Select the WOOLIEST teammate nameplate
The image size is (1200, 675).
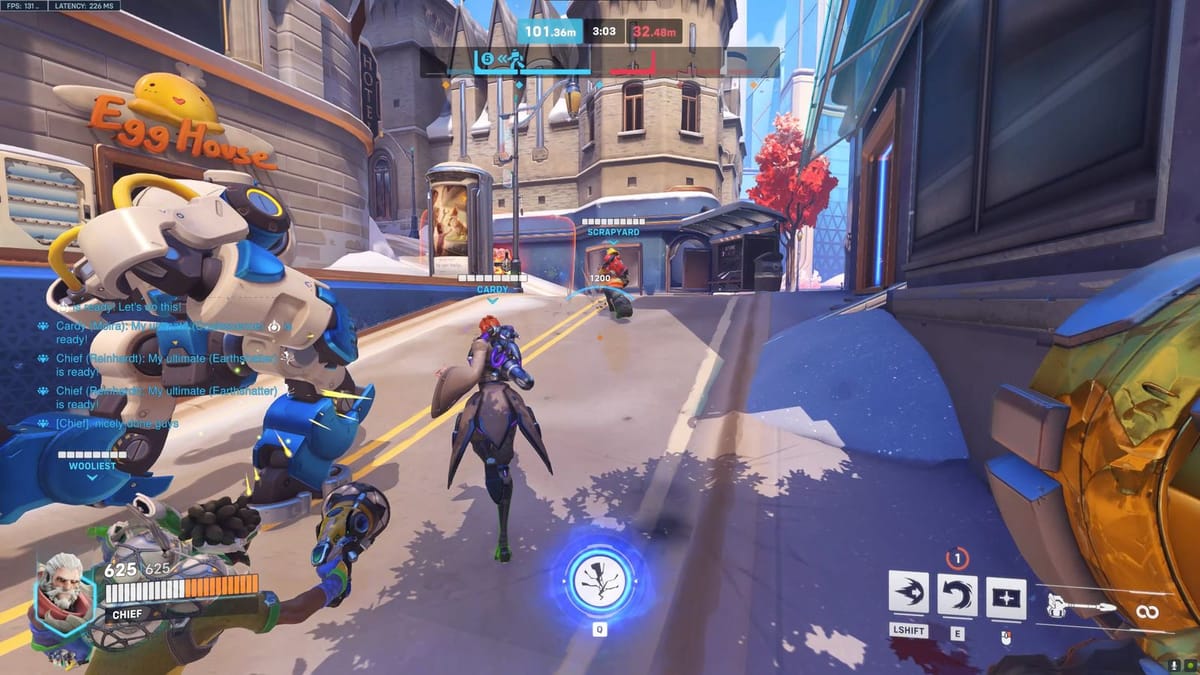click(91, 465)
